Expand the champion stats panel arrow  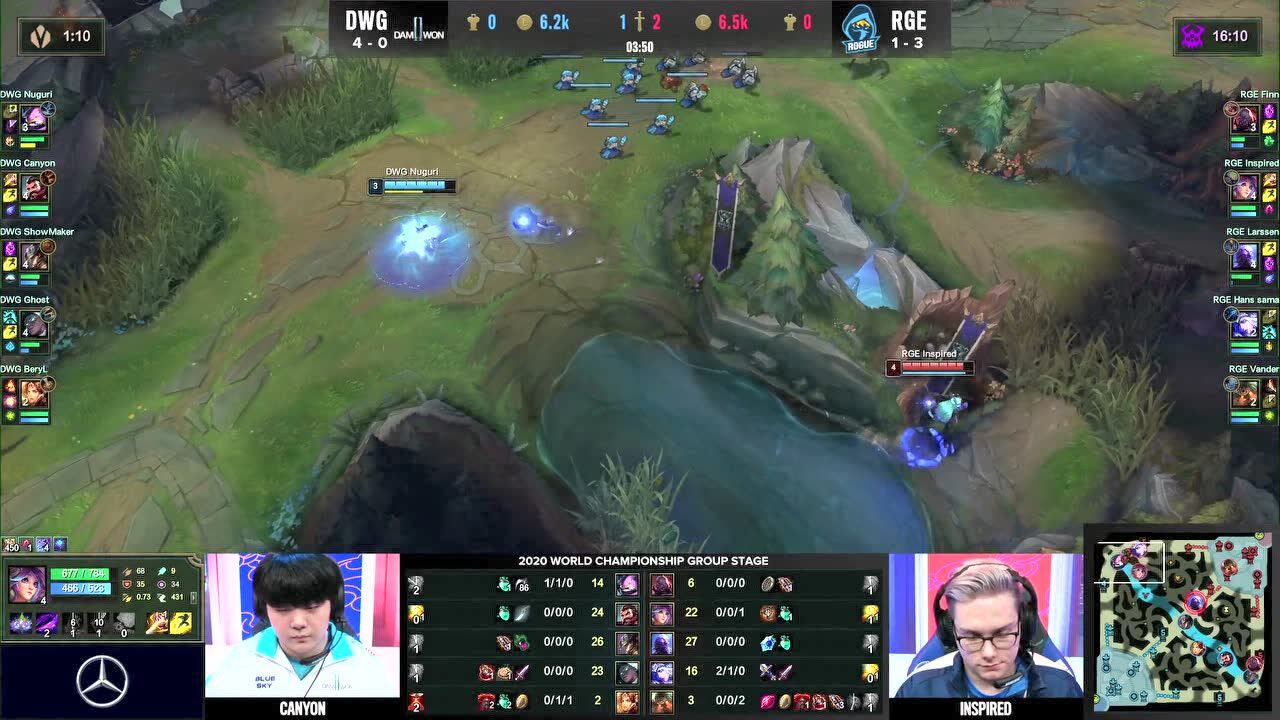[192, 597]
